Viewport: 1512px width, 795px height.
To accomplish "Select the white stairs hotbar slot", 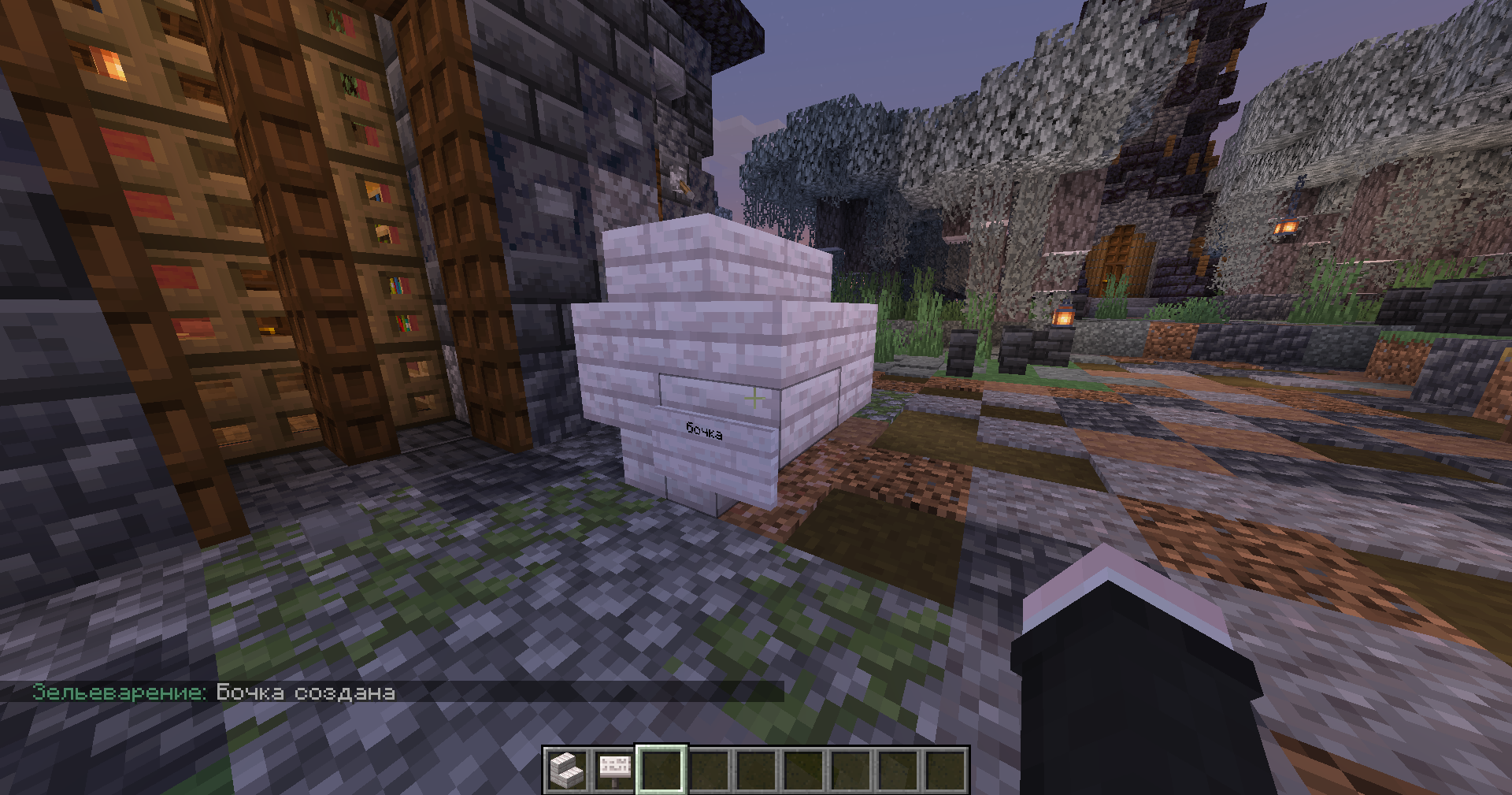I will [x=566, y=770].
